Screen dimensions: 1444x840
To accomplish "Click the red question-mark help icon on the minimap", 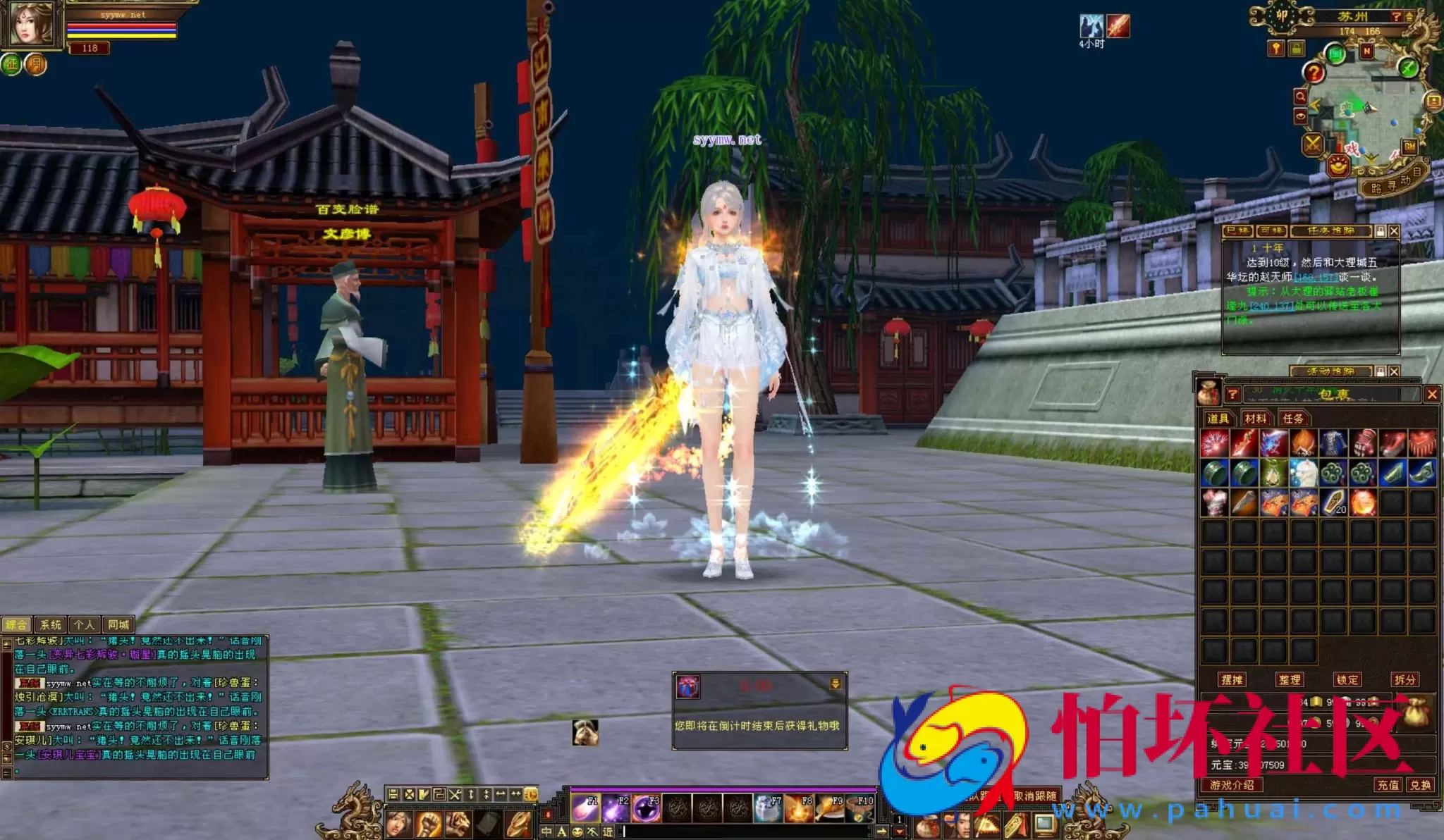I will pyautogui.click(x=1315, y=73).
